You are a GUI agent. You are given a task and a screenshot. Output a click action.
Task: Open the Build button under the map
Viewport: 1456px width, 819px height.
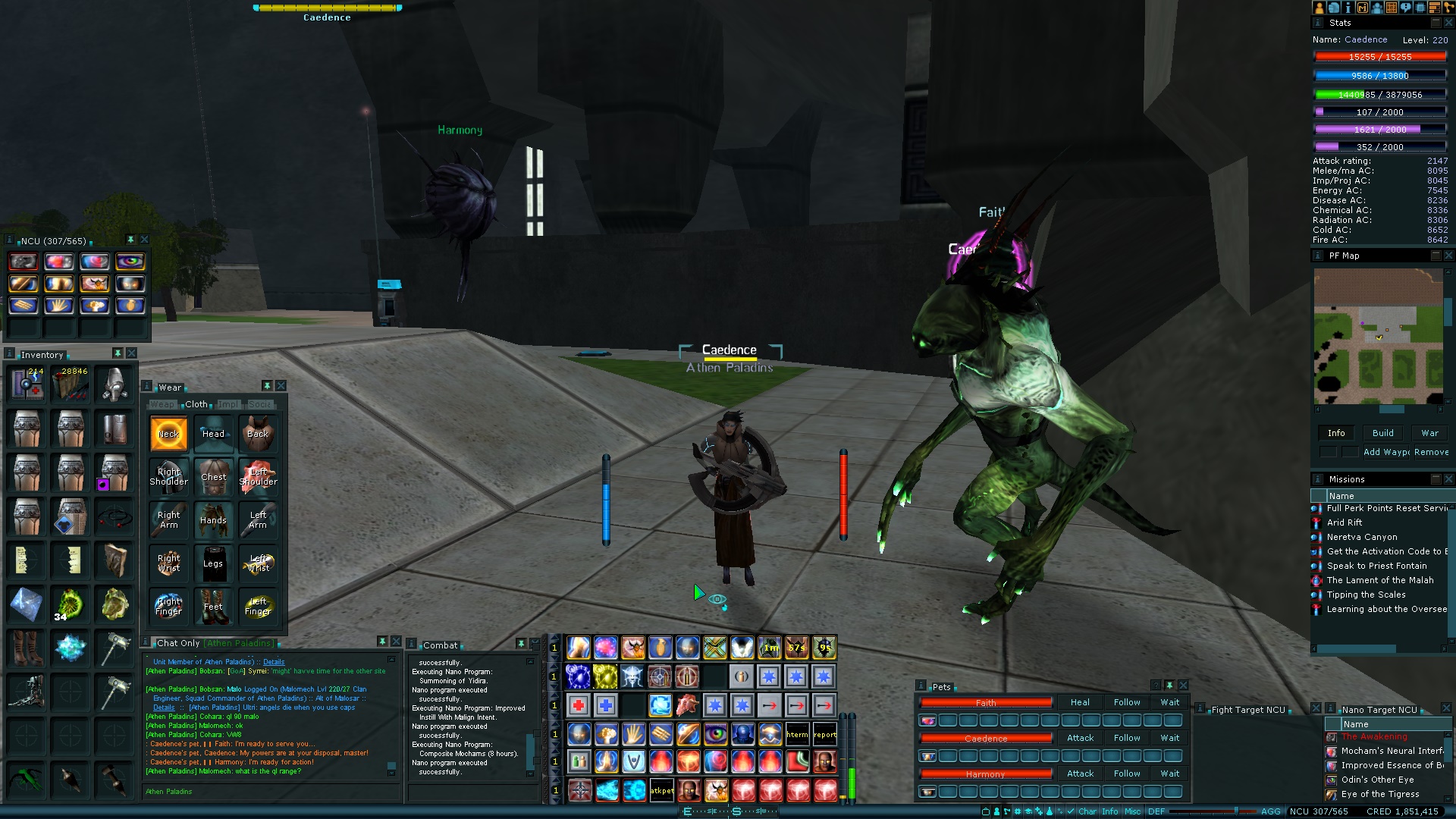tap(1382, 433)
